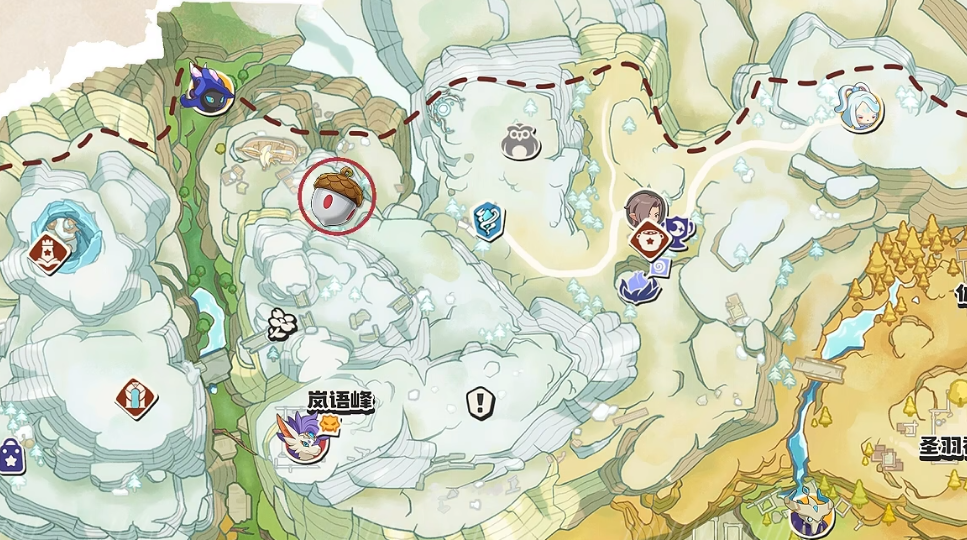Image resolution: width=967 pixels, height=540 pixels.
Task: Click the red diamond cooking pot marker
Action: click(x=651, y=240)
